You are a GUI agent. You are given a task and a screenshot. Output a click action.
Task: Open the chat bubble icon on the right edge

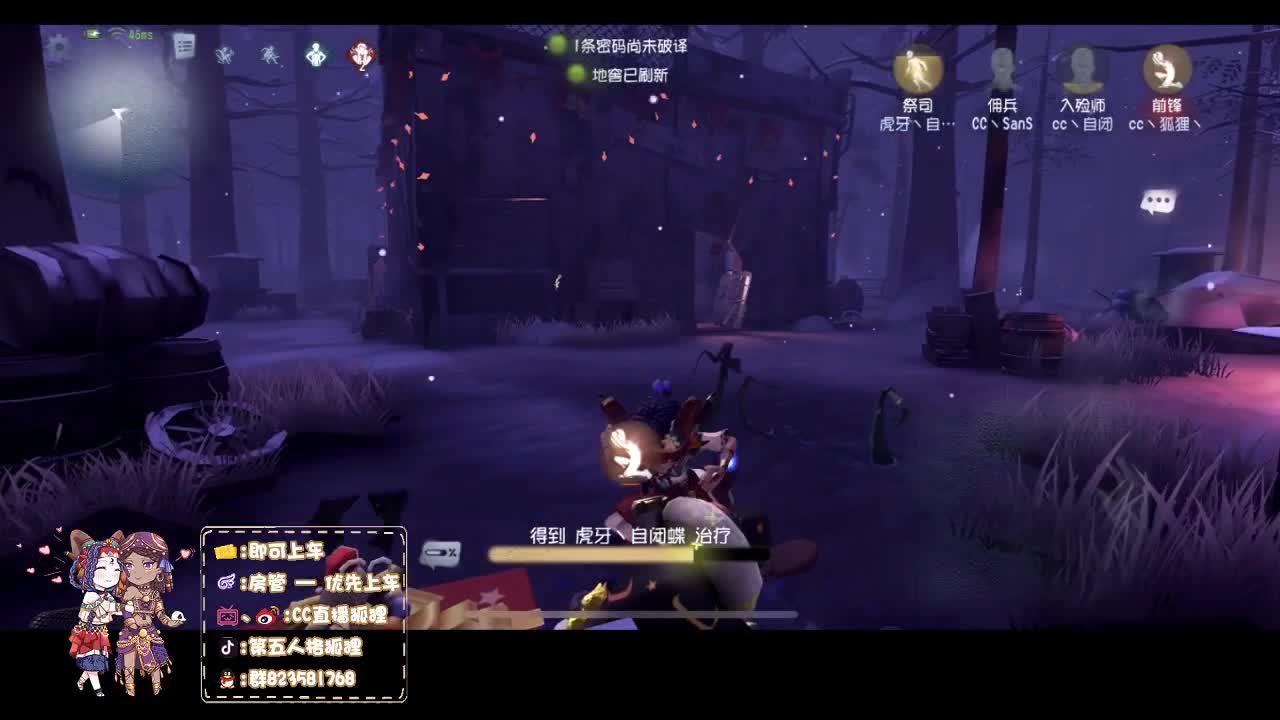pyautogui.click(x=1160, y=200)
